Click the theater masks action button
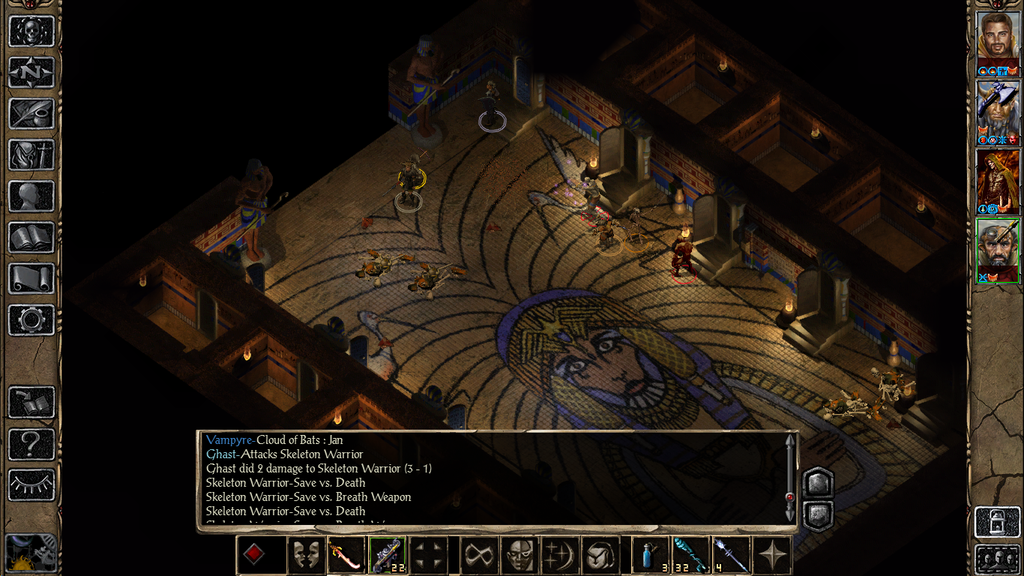The height and width of the screenshot is (576, 1024). 305,556
